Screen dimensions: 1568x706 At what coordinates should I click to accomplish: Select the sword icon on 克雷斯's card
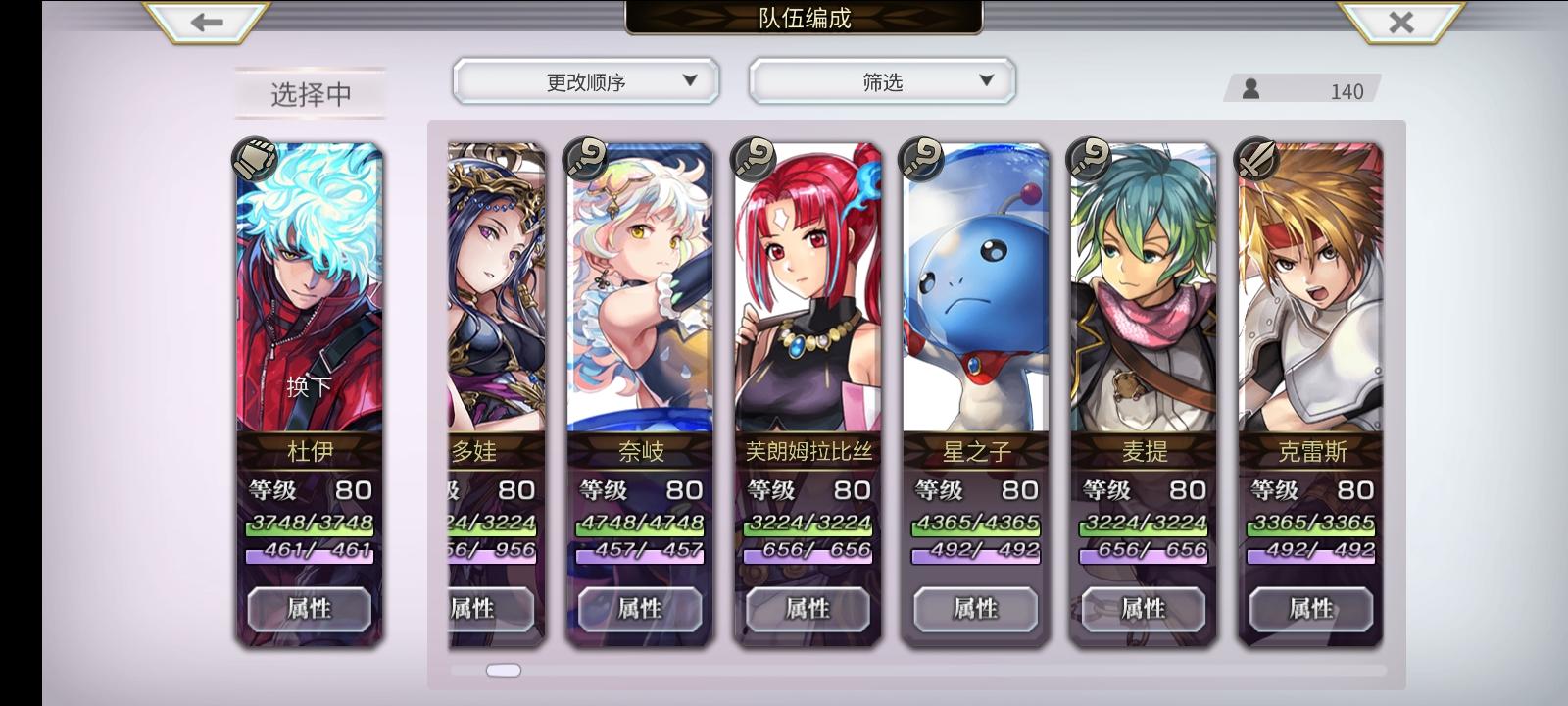click(x=1253, y=160)
